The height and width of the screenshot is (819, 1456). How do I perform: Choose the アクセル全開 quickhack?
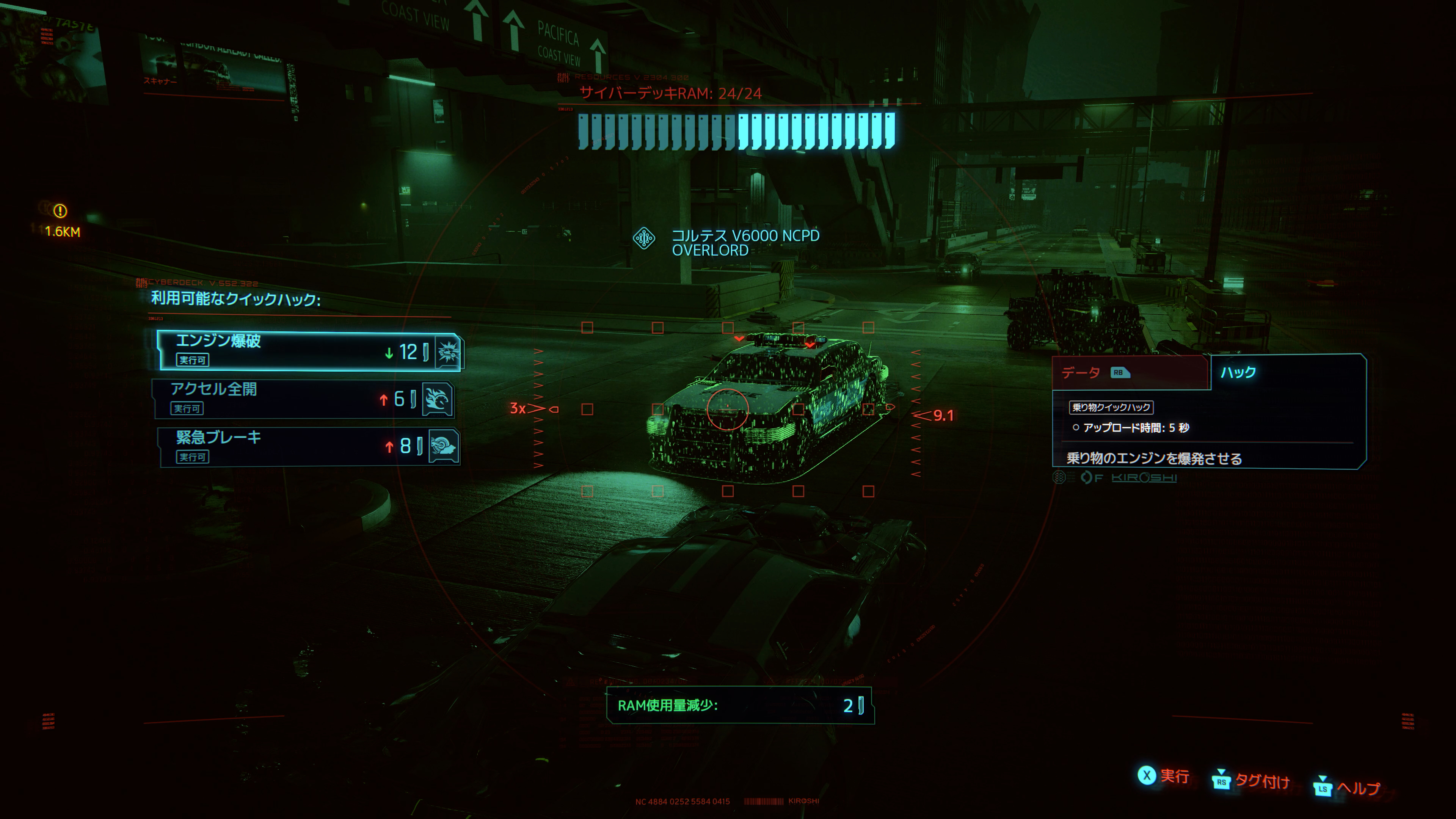click(303, 399)
